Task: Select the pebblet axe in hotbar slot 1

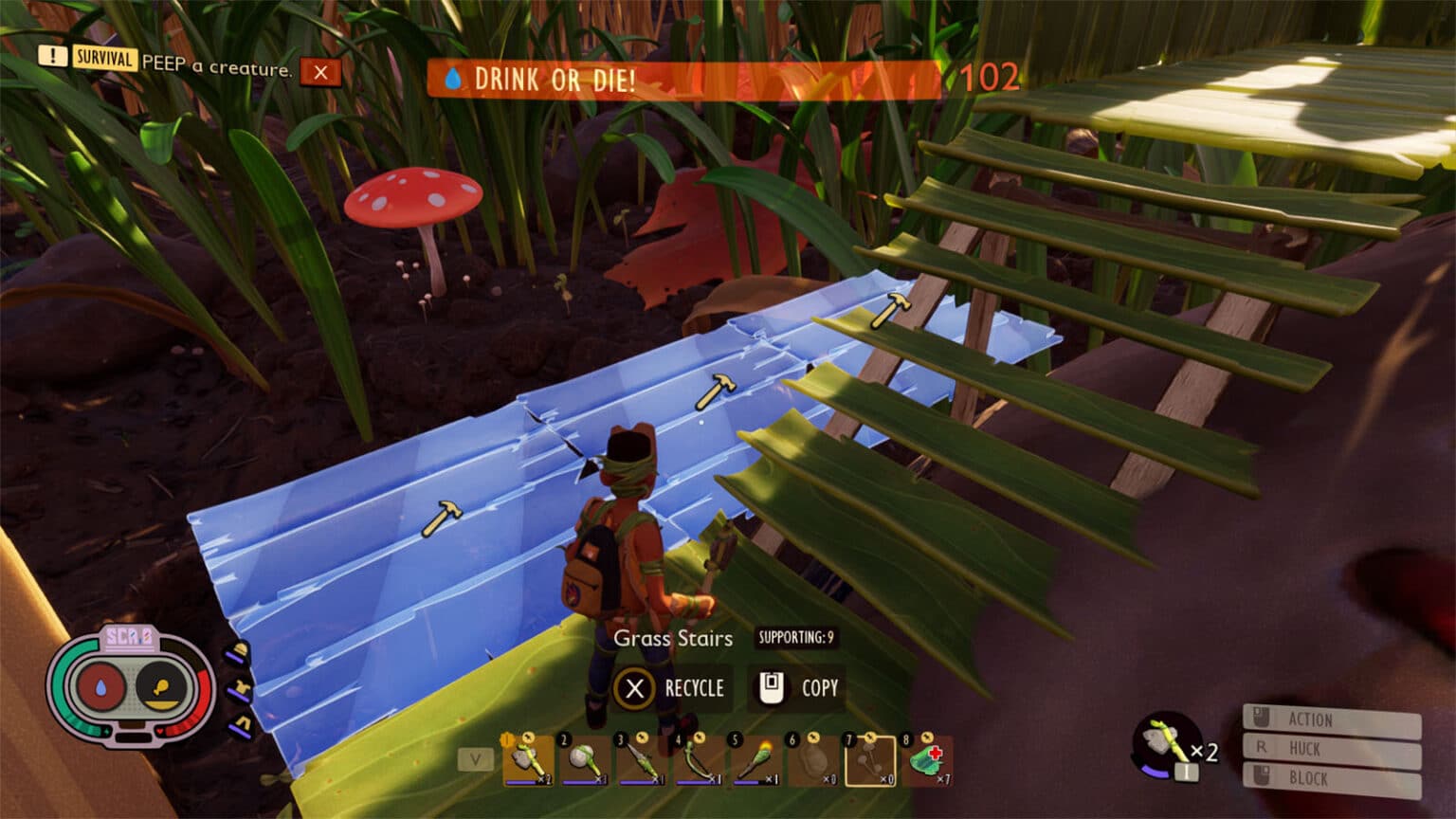Action: 527,761
